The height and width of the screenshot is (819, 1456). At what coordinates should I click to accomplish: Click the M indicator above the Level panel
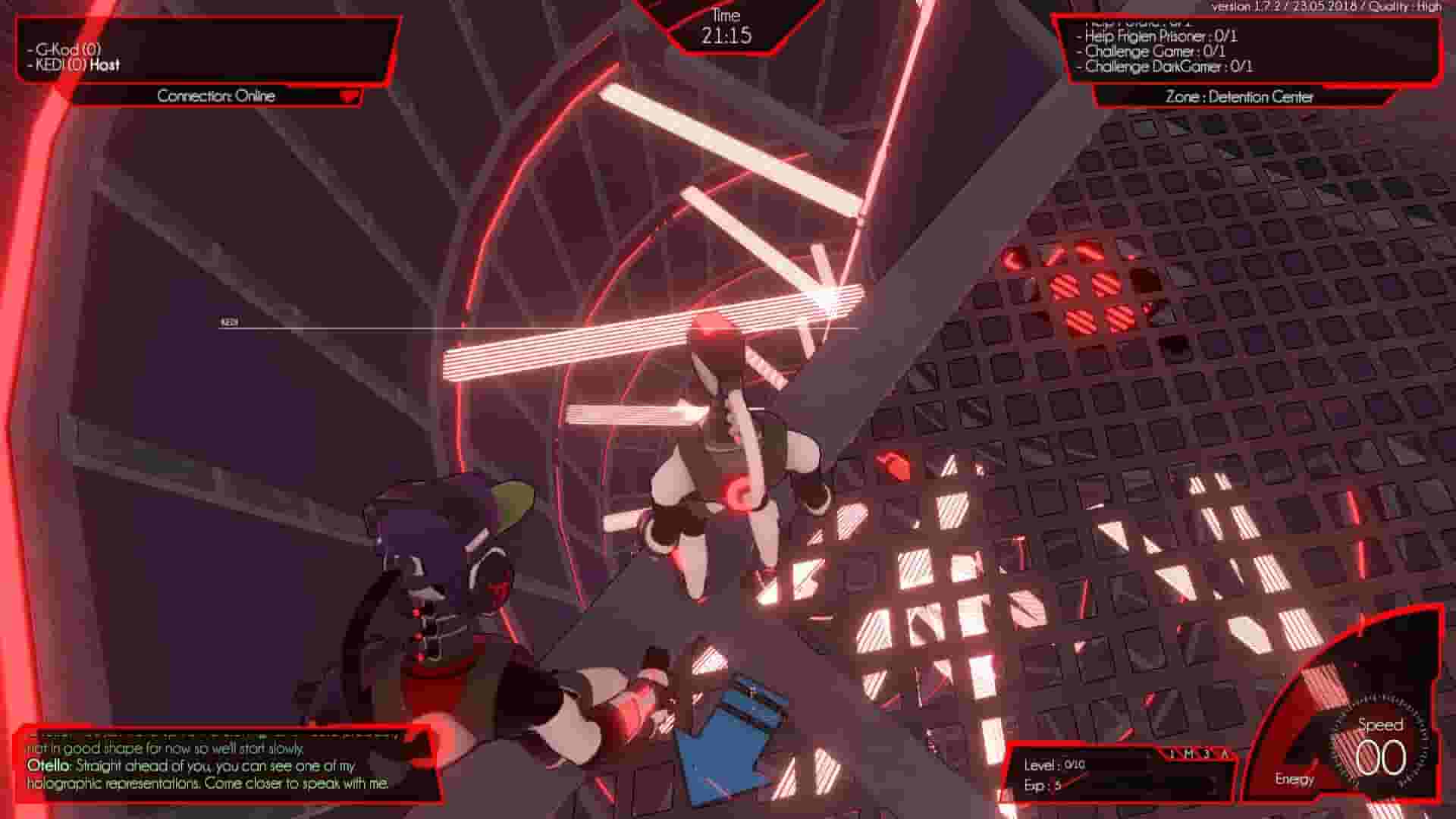[x=1188, y=753]
